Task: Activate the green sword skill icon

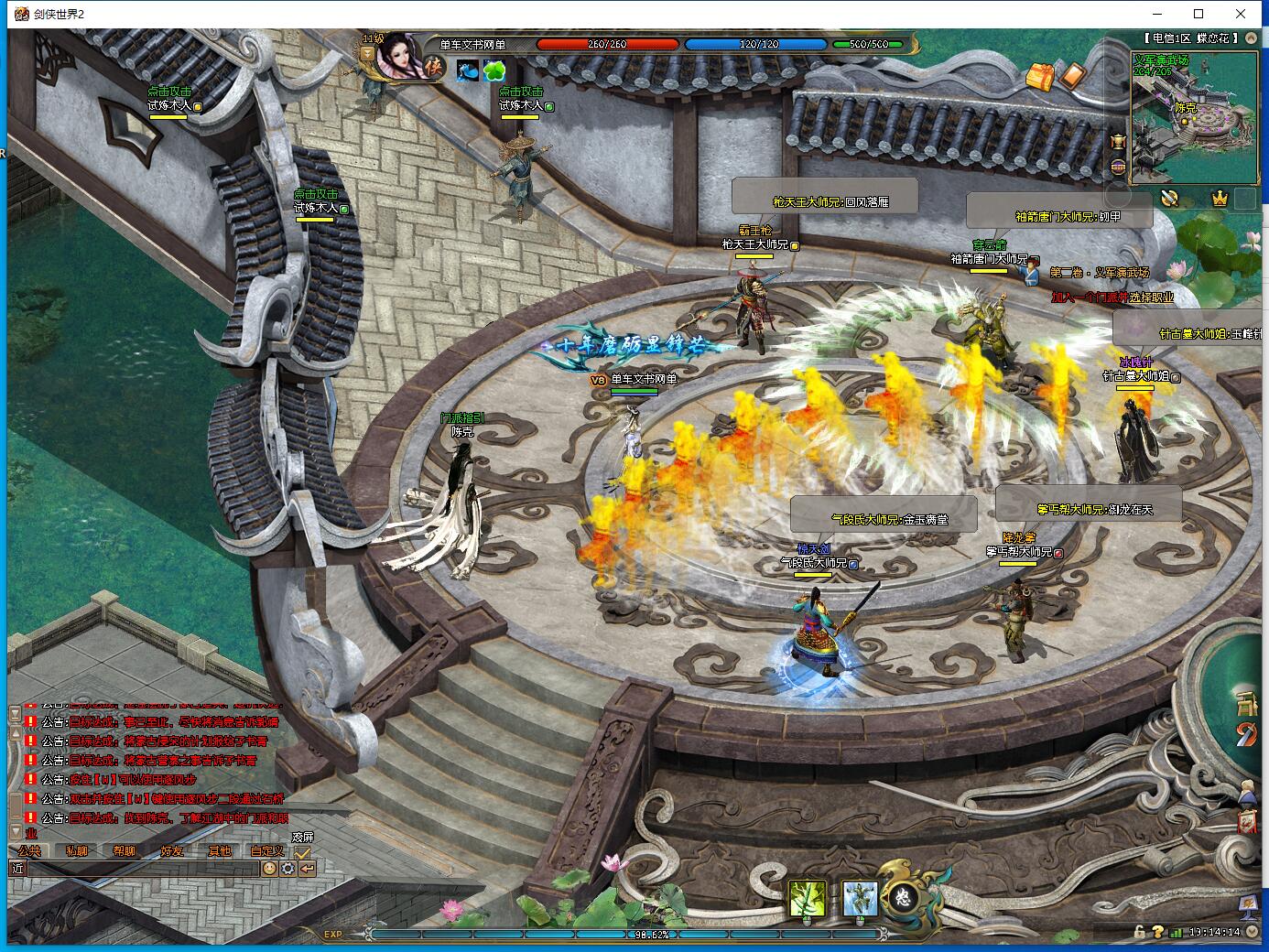Action: pos(808,899)
